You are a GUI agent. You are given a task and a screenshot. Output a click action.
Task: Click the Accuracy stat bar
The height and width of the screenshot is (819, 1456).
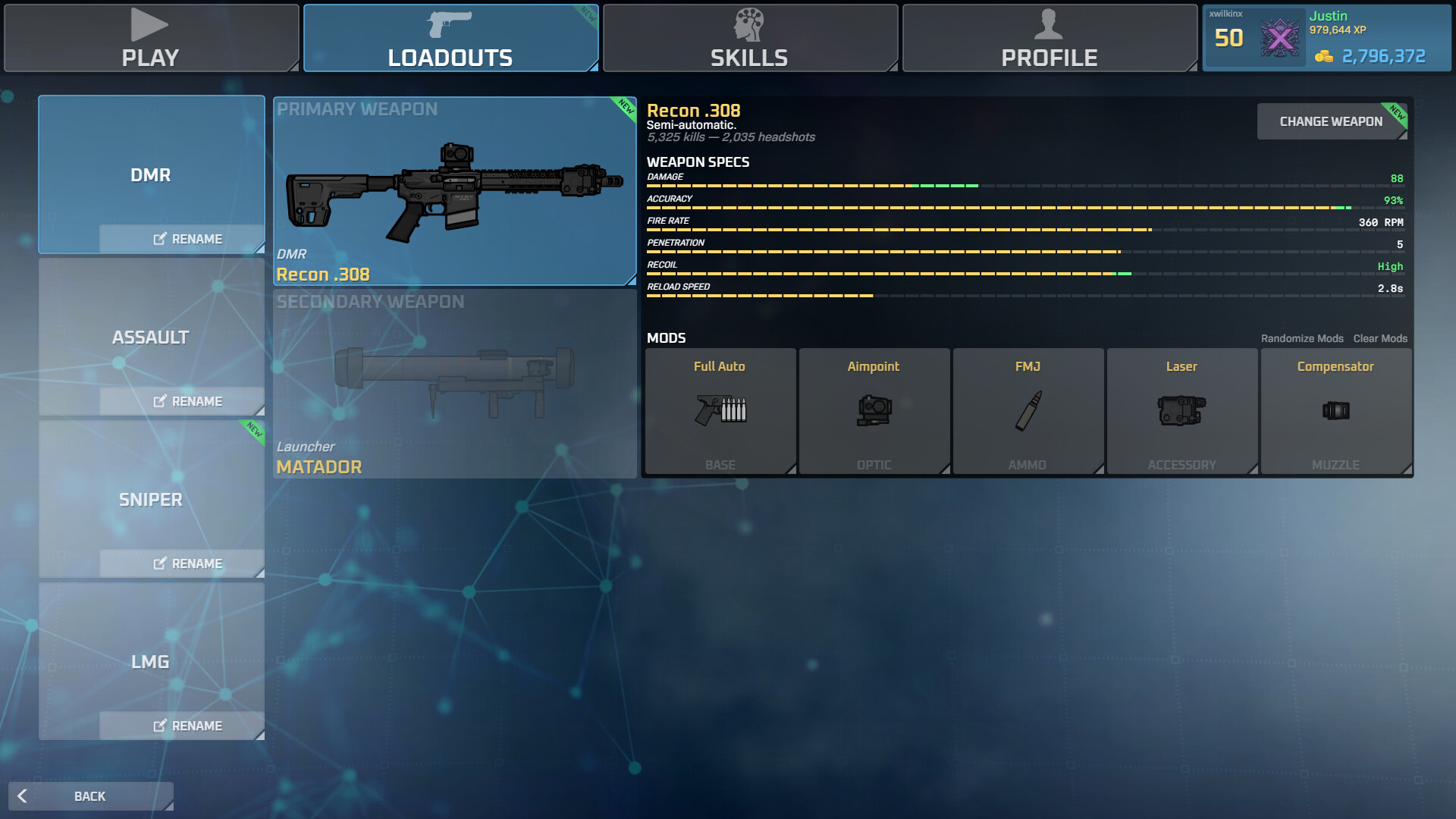pos(986,206)
